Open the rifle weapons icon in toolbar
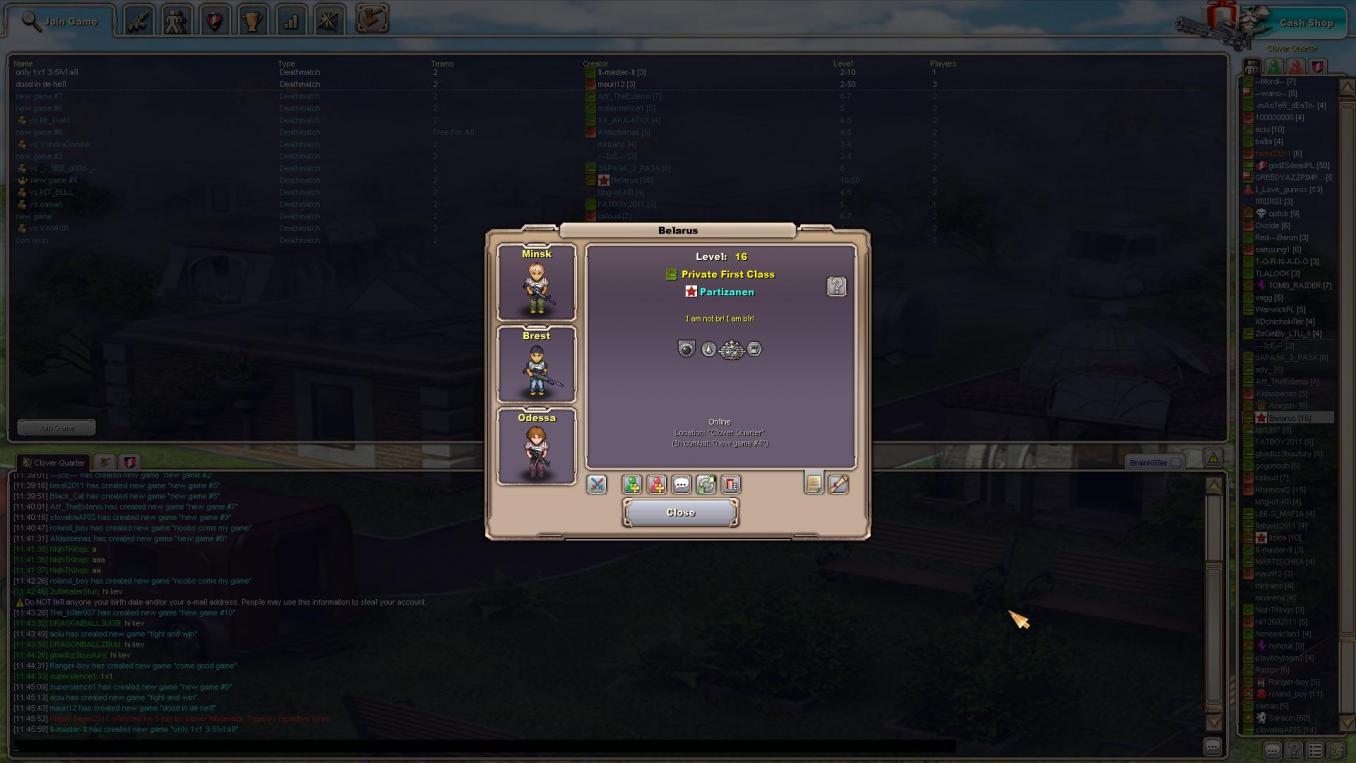 [x=139, y=20]
